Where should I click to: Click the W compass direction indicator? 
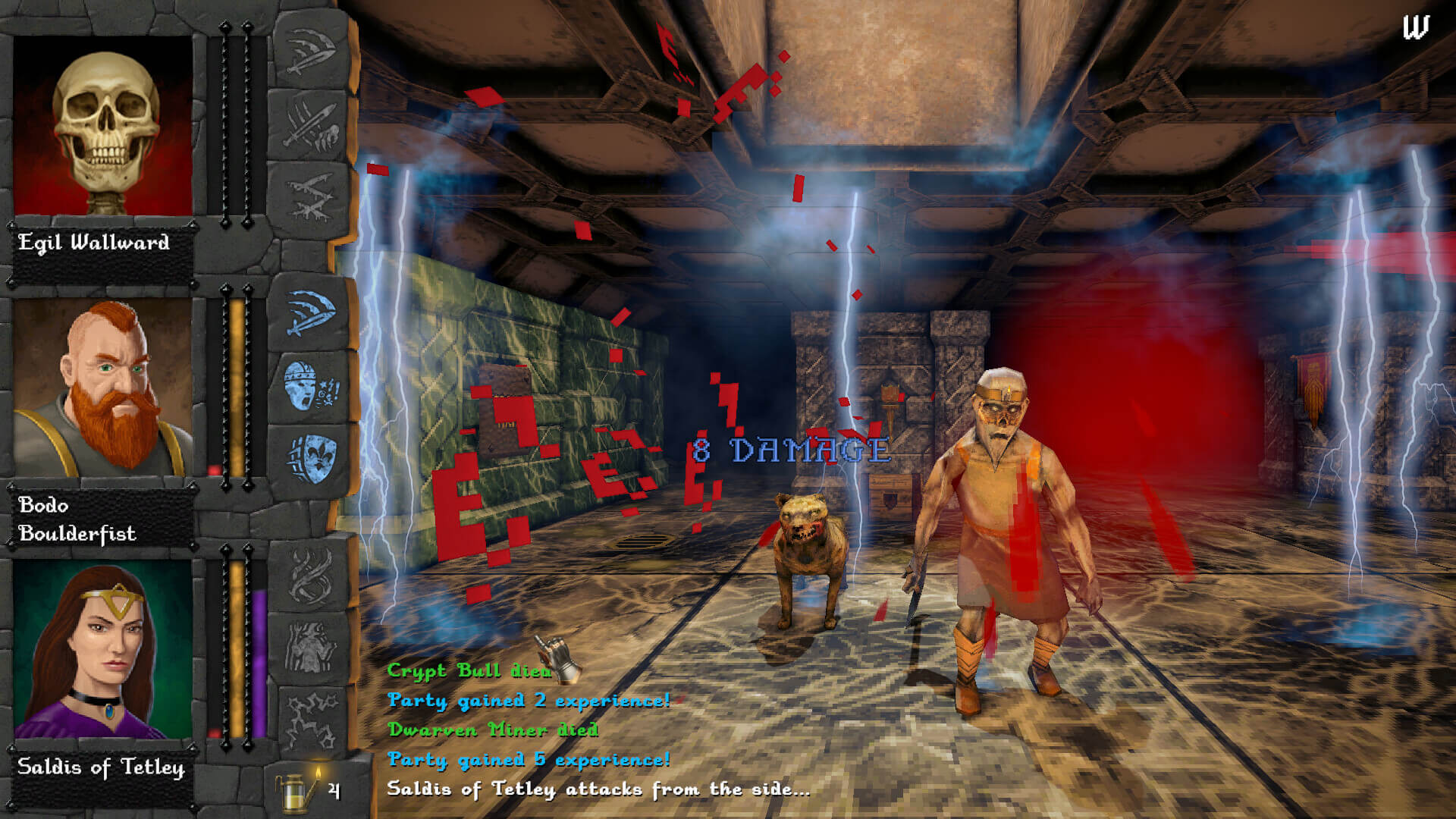(1415, 28)
